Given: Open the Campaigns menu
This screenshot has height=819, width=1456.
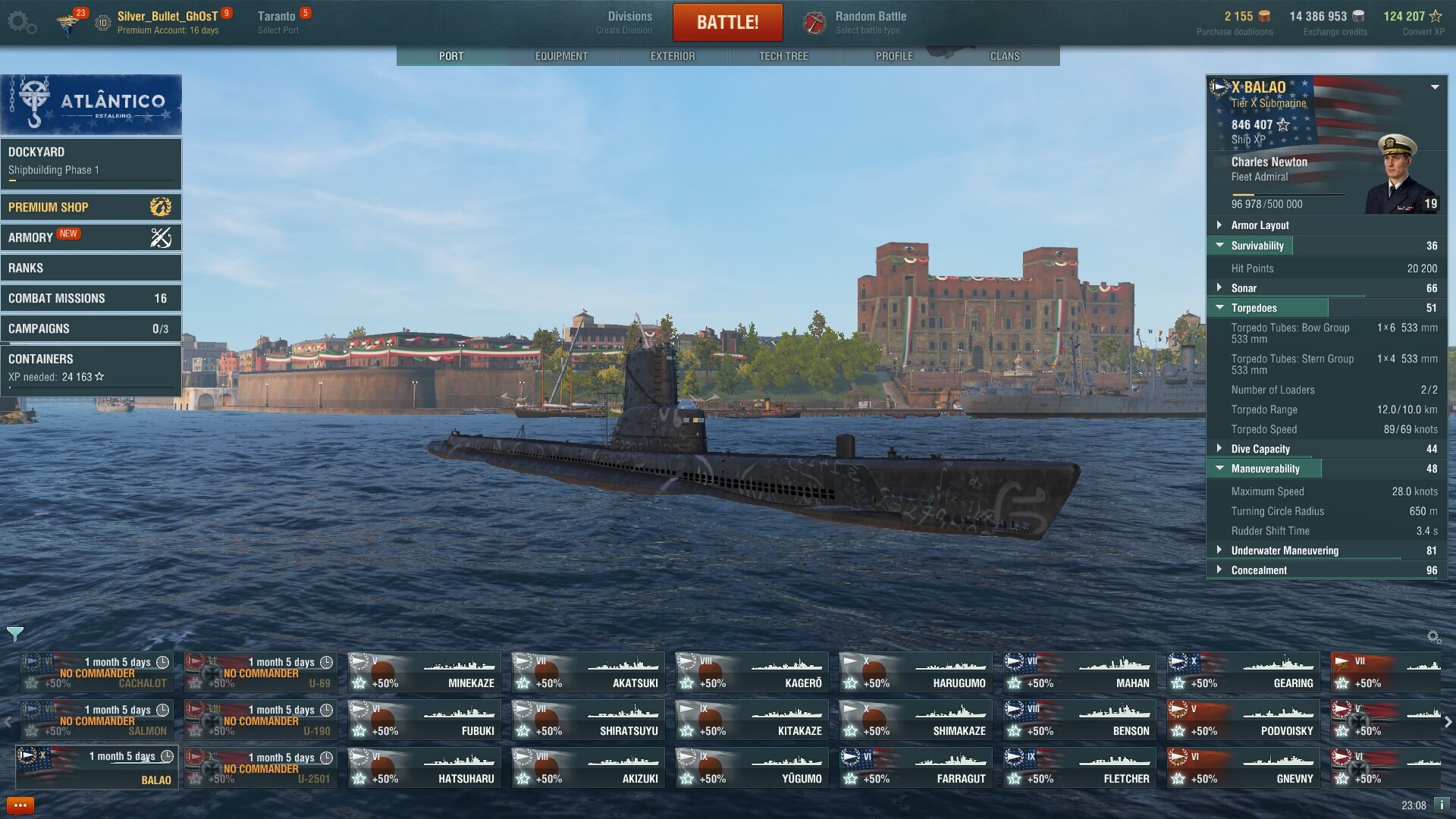Looking at the screenshot, I should (91, 328).
